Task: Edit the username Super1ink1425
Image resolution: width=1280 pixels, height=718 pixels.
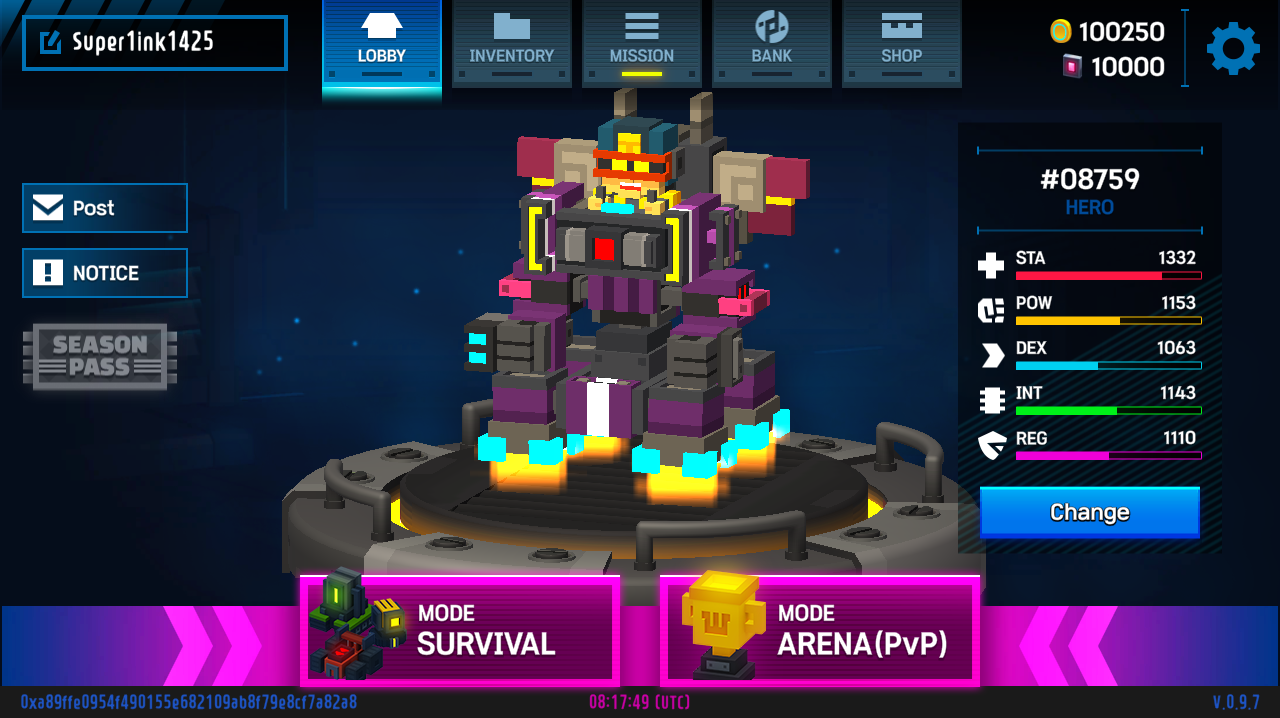Action: click(x=50, y=42)
